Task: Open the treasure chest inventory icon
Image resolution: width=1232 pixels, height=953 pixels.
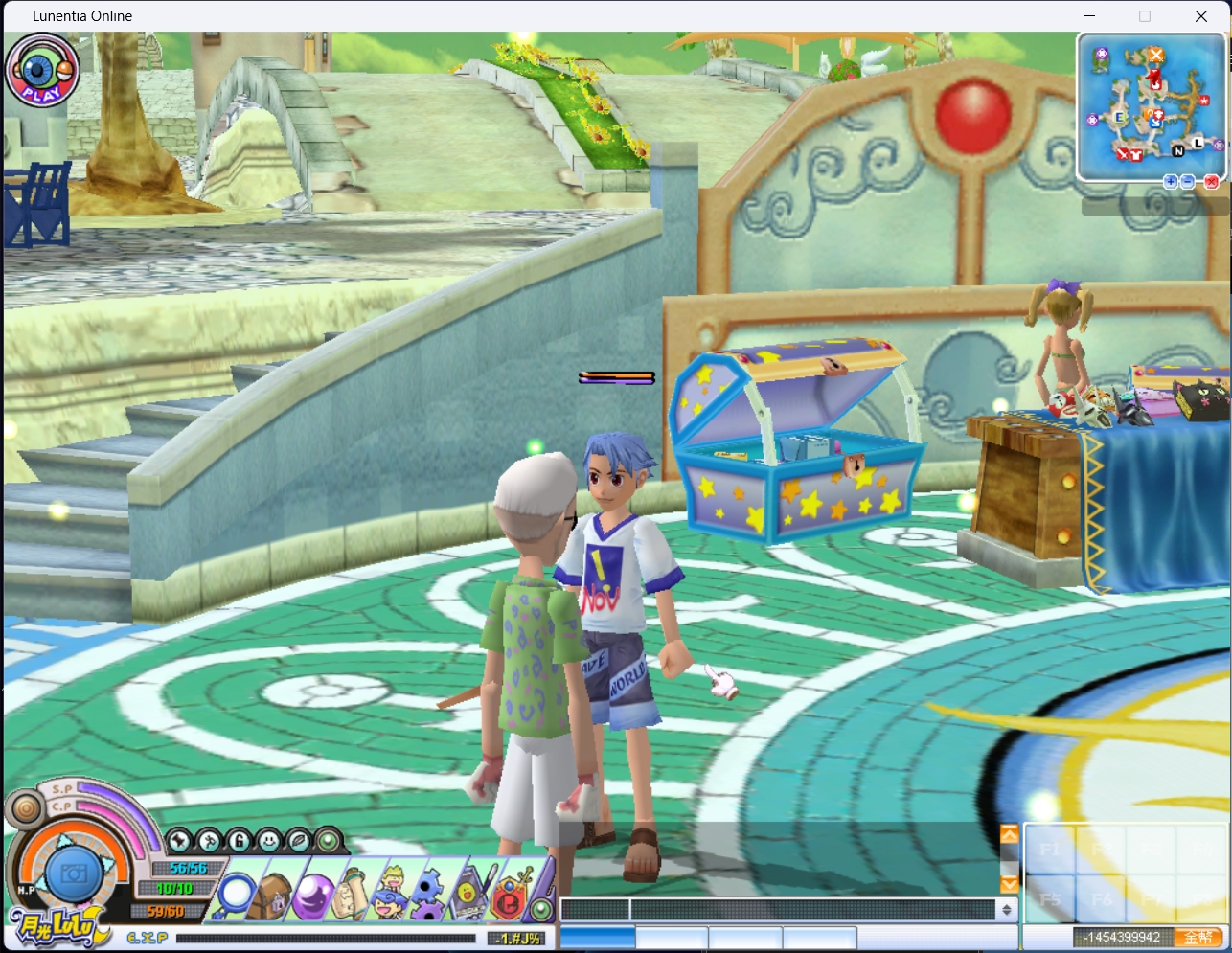Action: [271, 896]
